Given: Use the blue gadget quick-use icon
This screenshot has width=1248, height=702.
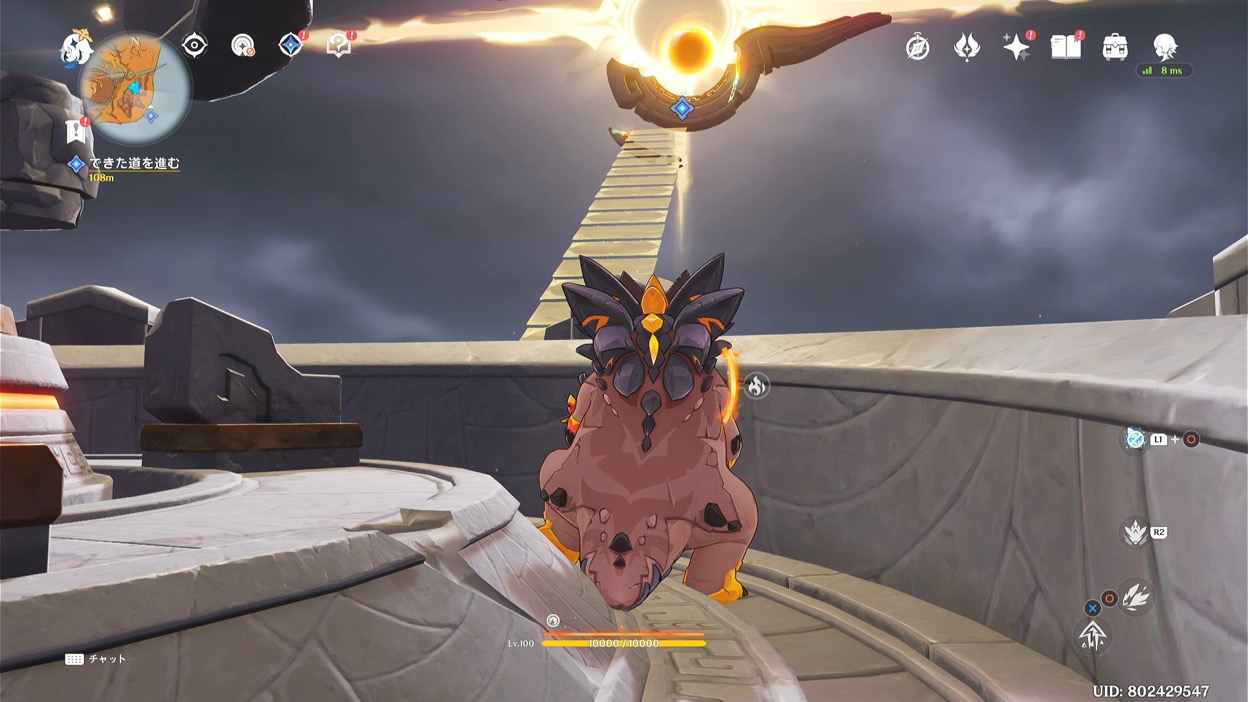Looking at the screenshot, I should tap(1135, 438).
